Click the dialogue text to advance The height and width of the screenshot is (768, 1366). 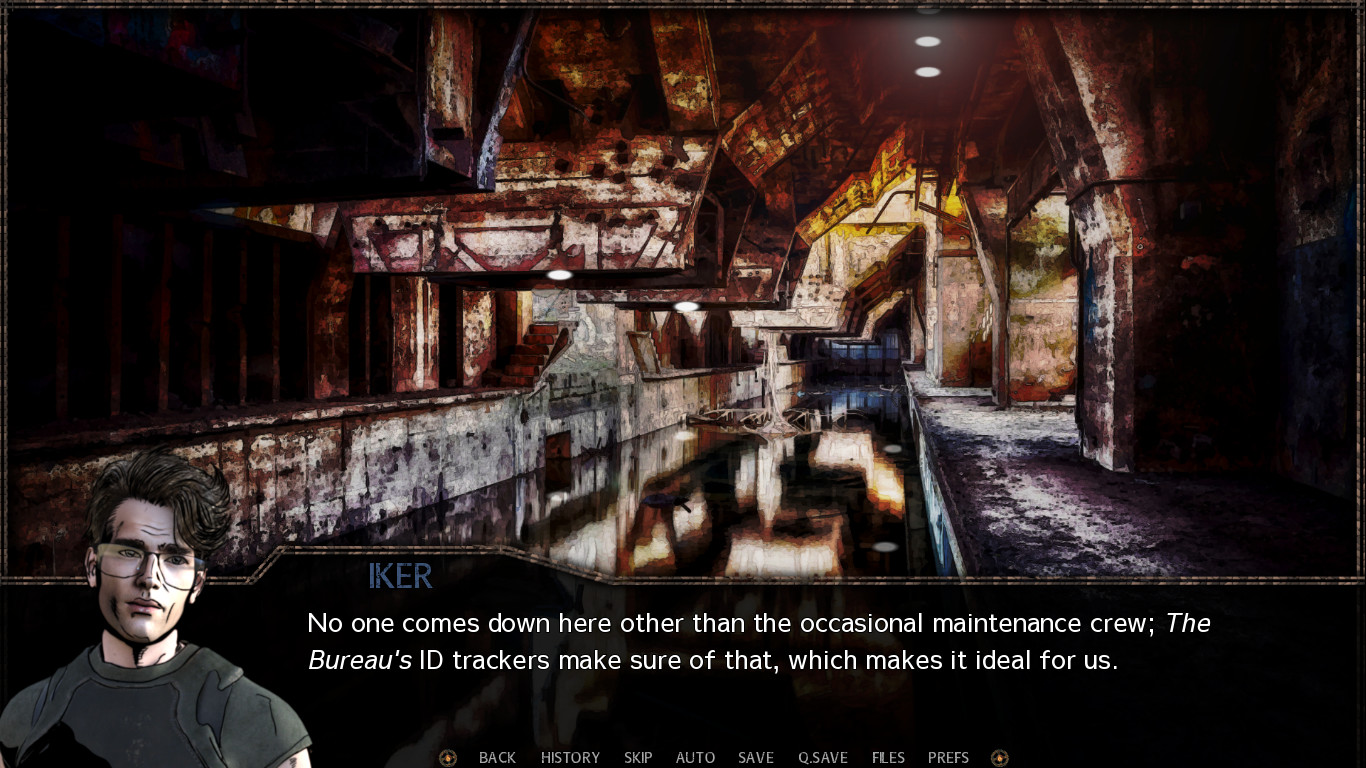[x=700, y=640]
